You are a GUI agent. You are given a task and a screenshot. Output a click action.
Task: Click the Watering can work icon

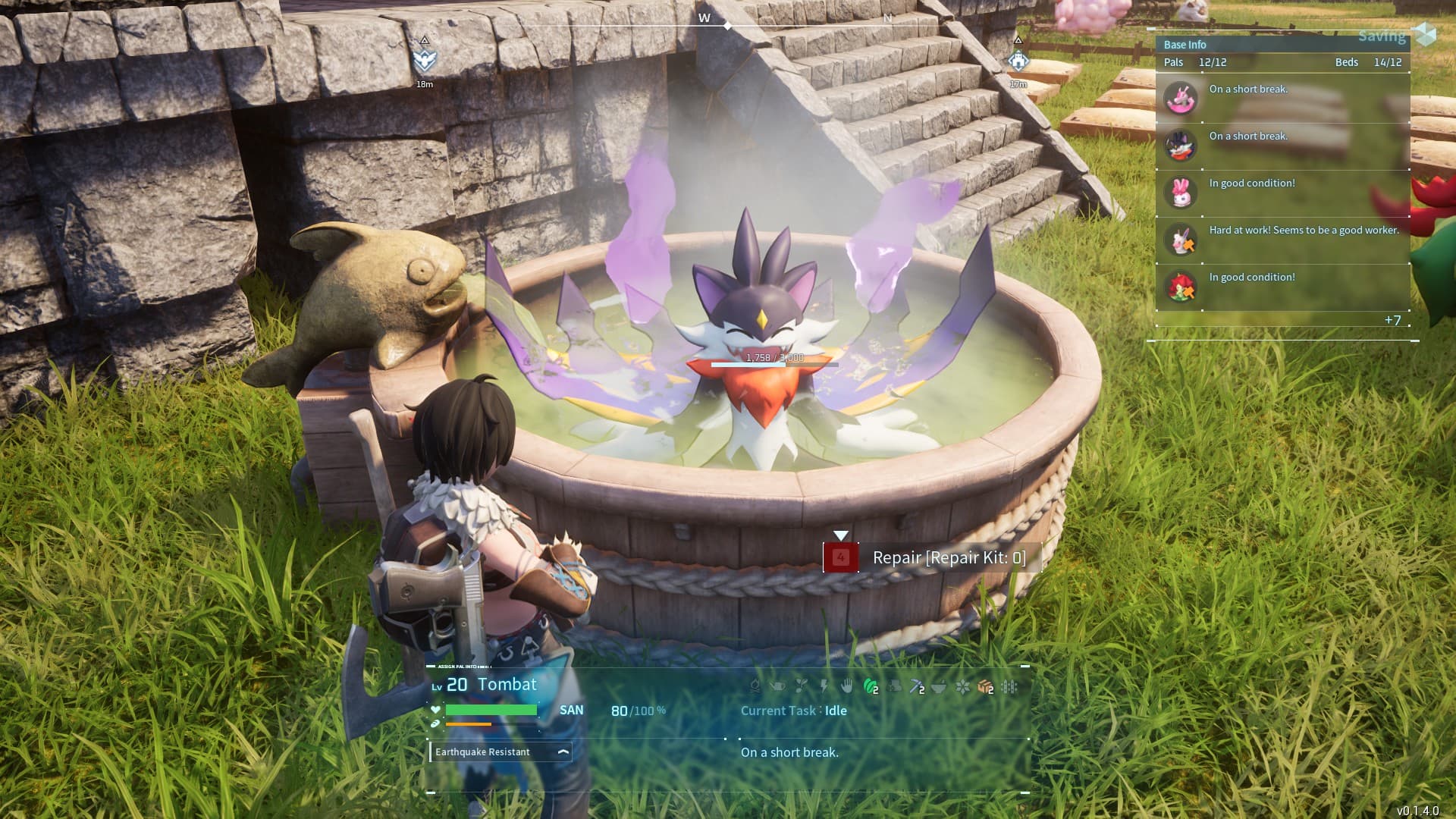[x=777, y=687]
